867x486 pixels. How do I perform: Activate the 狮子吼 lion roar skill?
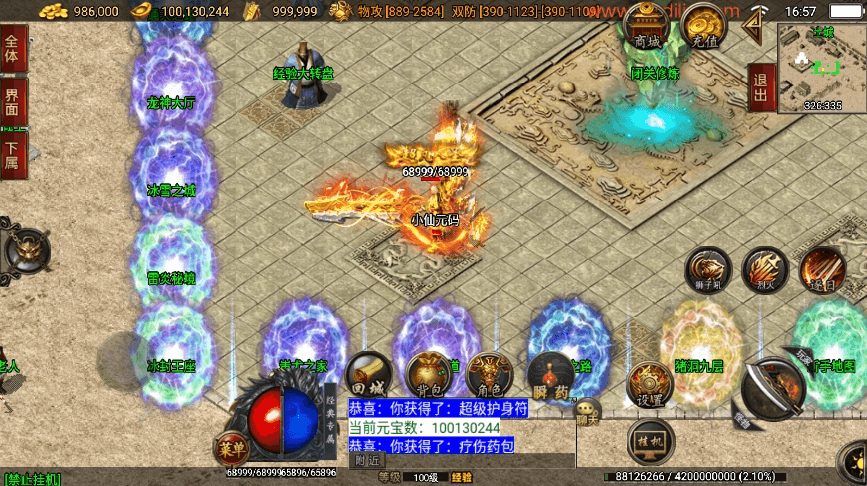(708, 270)
